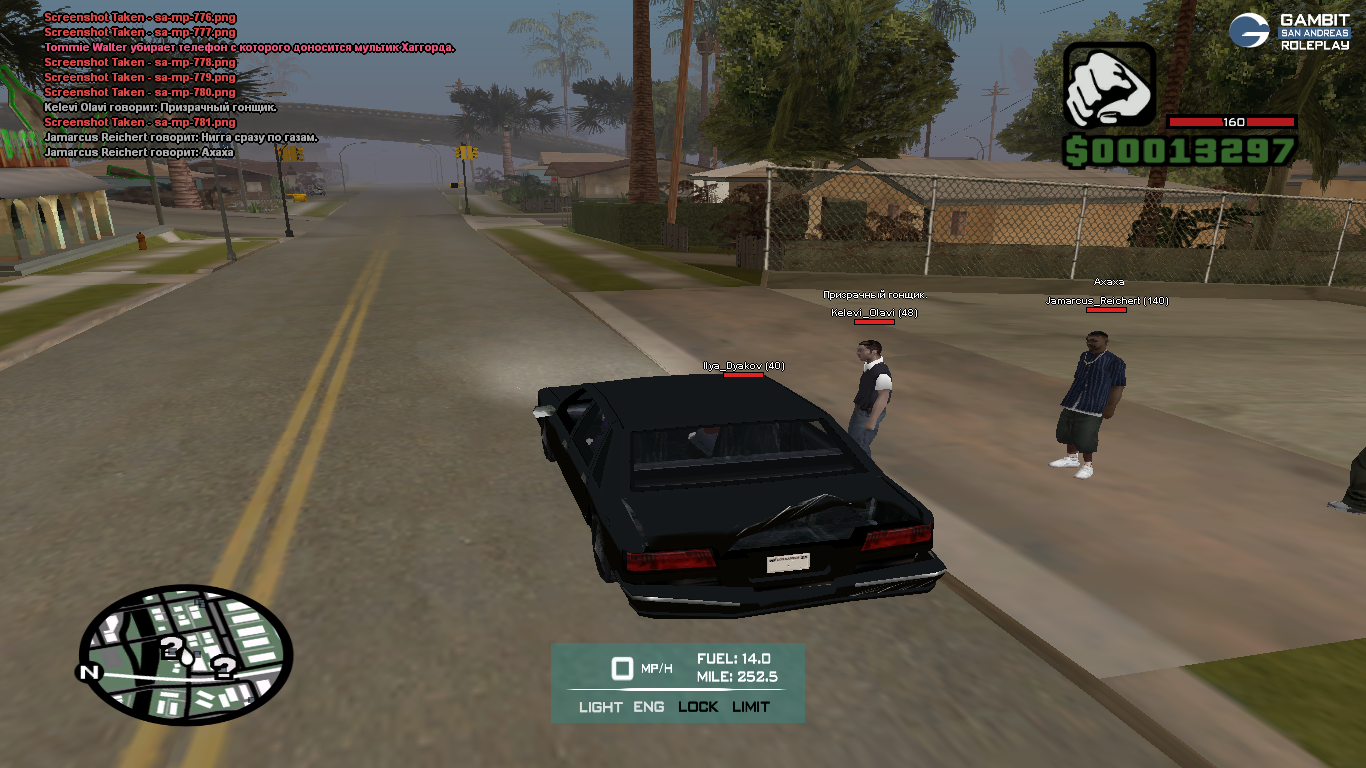Toggle the ENG engine indicator
This screenshot has height=768, width=1366.
coord(649,707)
